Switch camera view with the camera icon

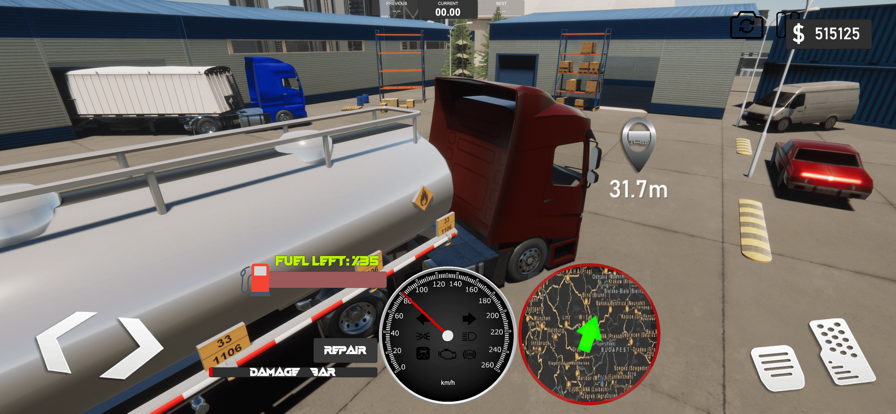tap(746, 26)
